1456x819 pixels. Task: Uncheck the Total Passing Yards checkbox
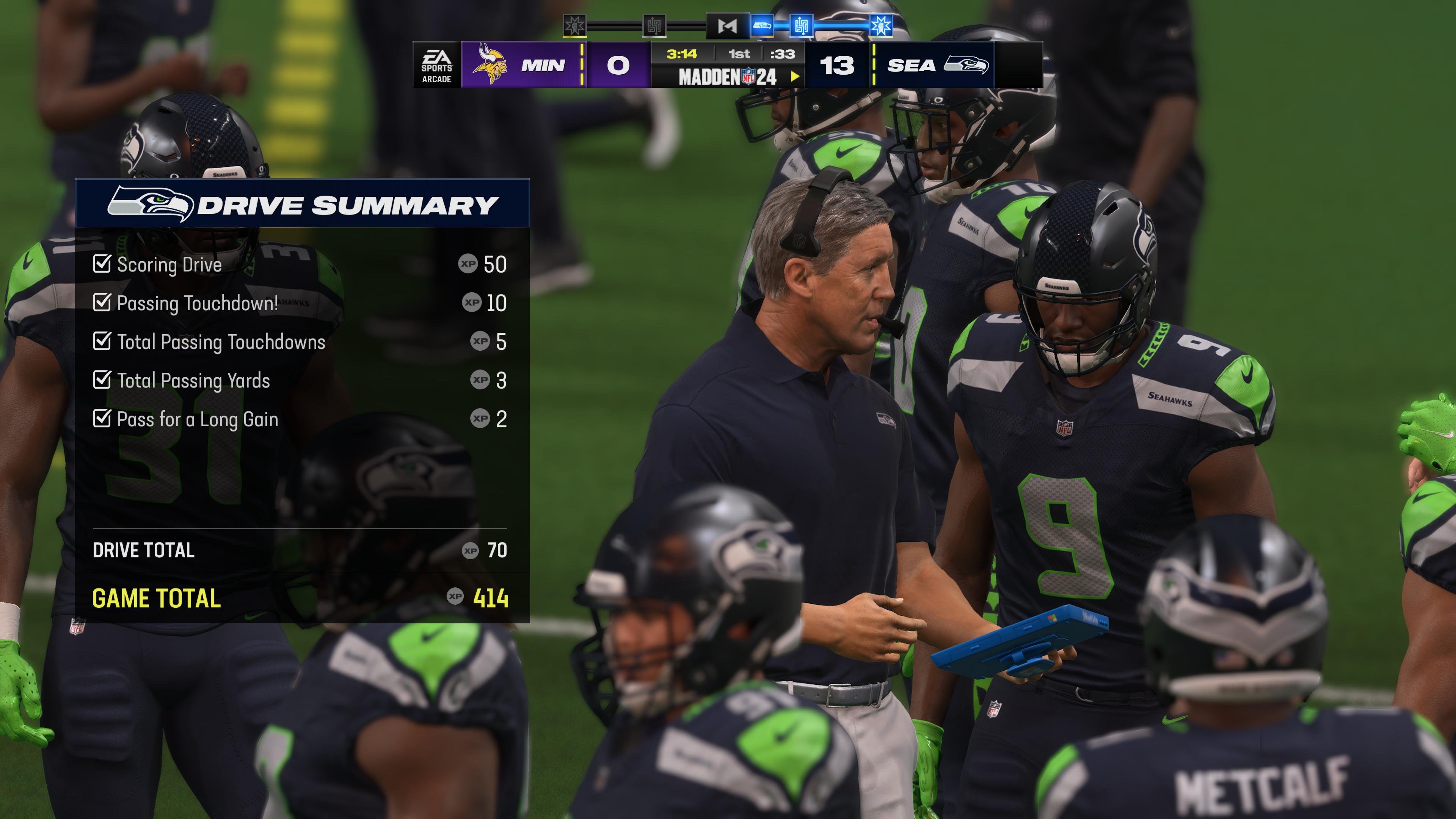102,380
